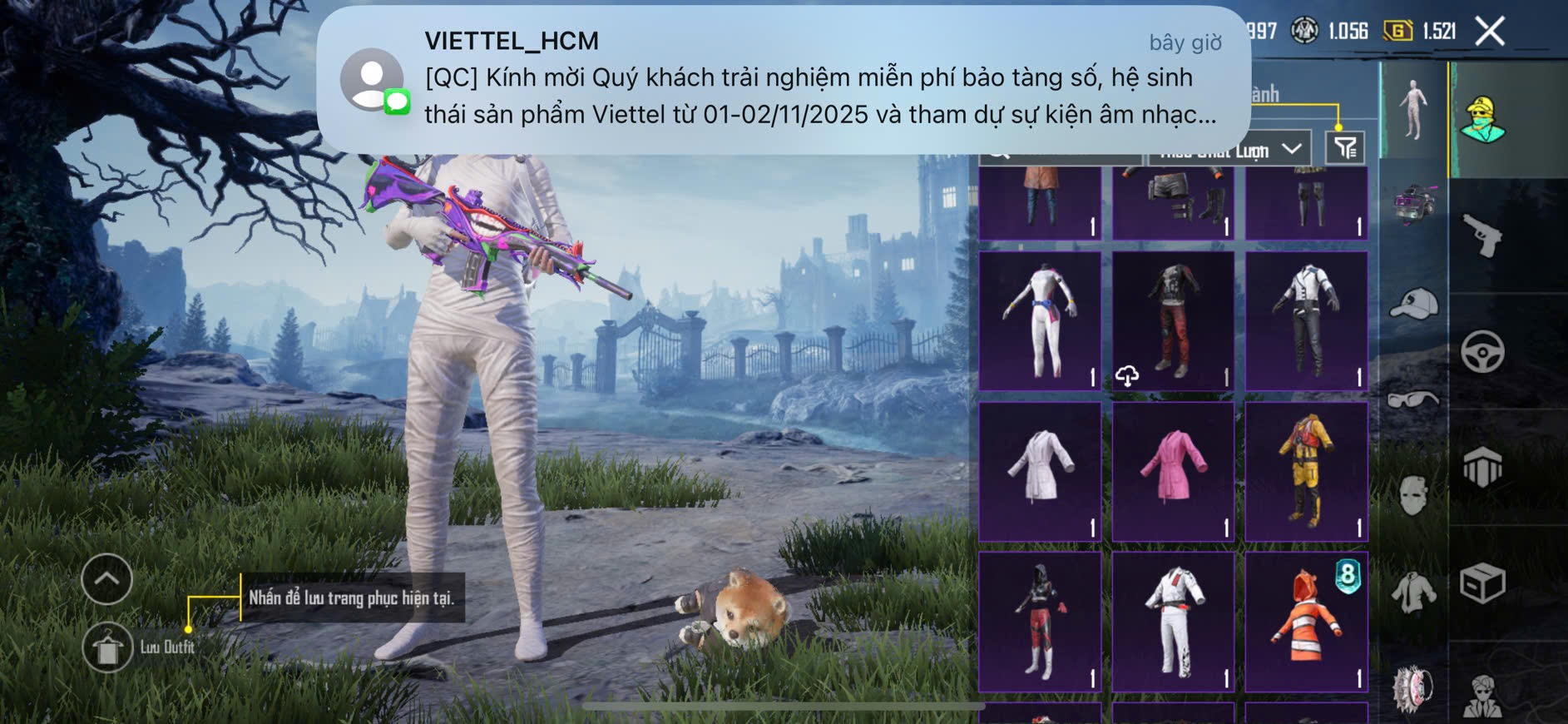1568x724 pixels.
Task: Open the outfit filter options
Action: tap(1344, 148)
